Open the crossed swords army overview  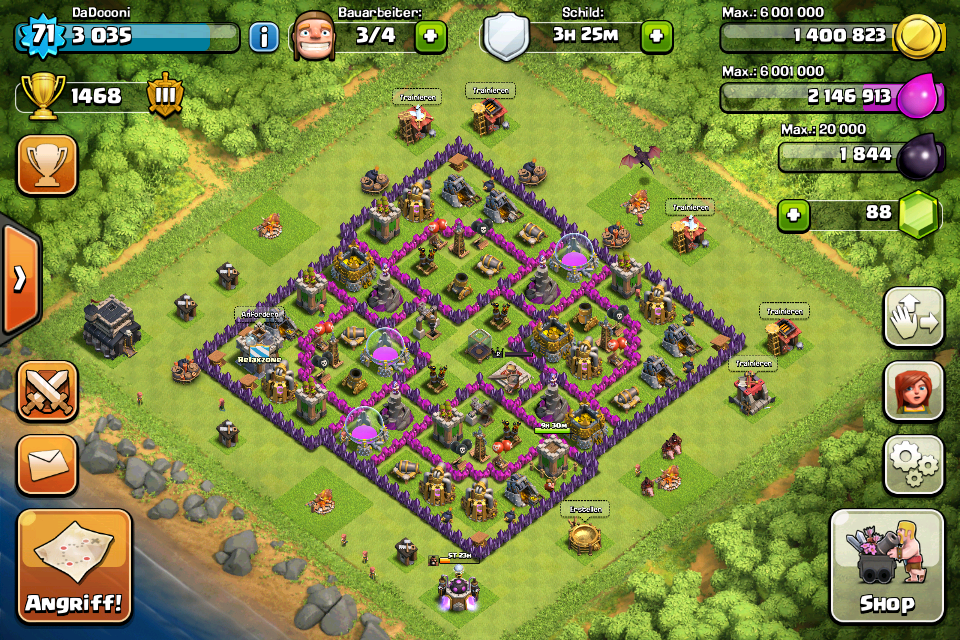[x=47, y=391]
